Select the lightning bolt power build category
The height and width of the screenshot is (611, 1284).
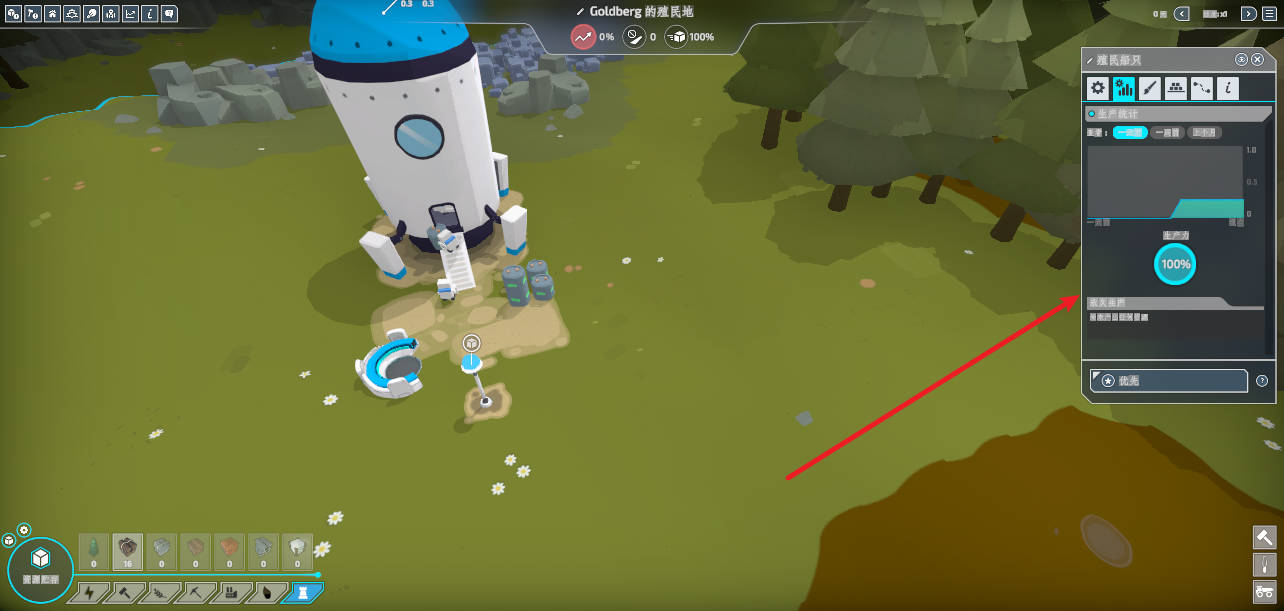tap(91, 594)
